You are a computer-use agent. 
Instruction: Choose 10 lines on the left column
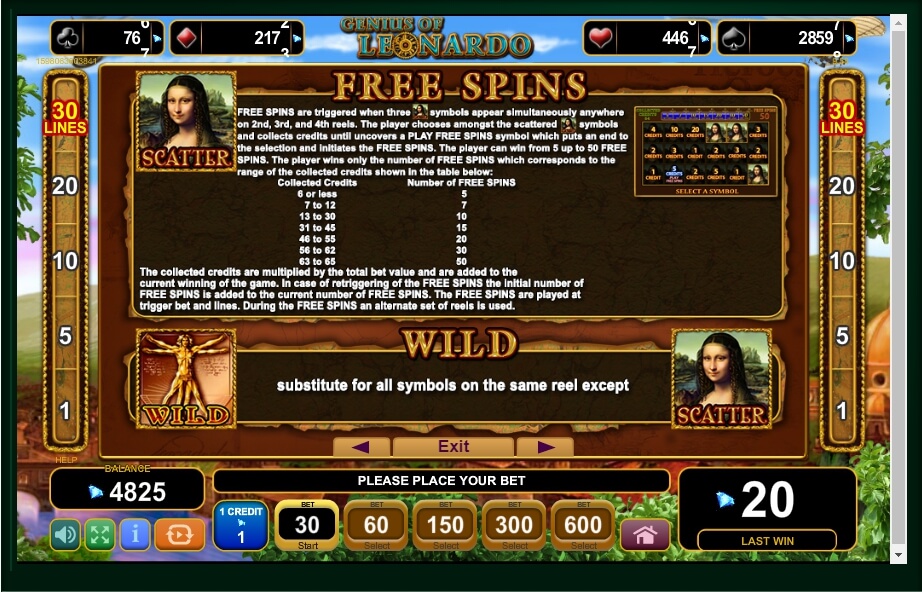click(x=65, y=261)
